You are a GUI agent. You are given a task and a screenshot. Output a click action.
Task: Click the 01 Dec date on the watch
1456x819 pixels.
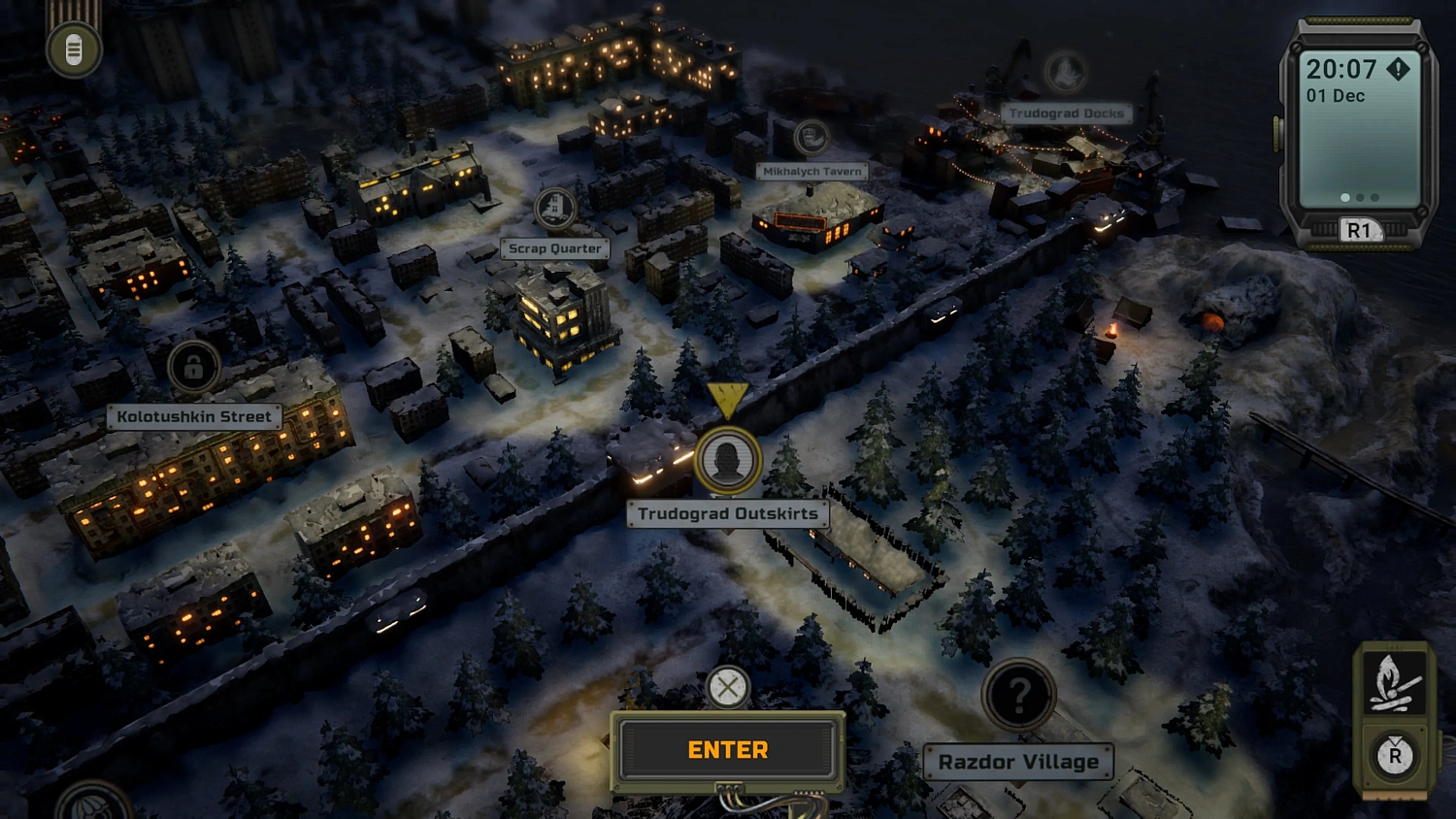click(x=1336, y=96)
